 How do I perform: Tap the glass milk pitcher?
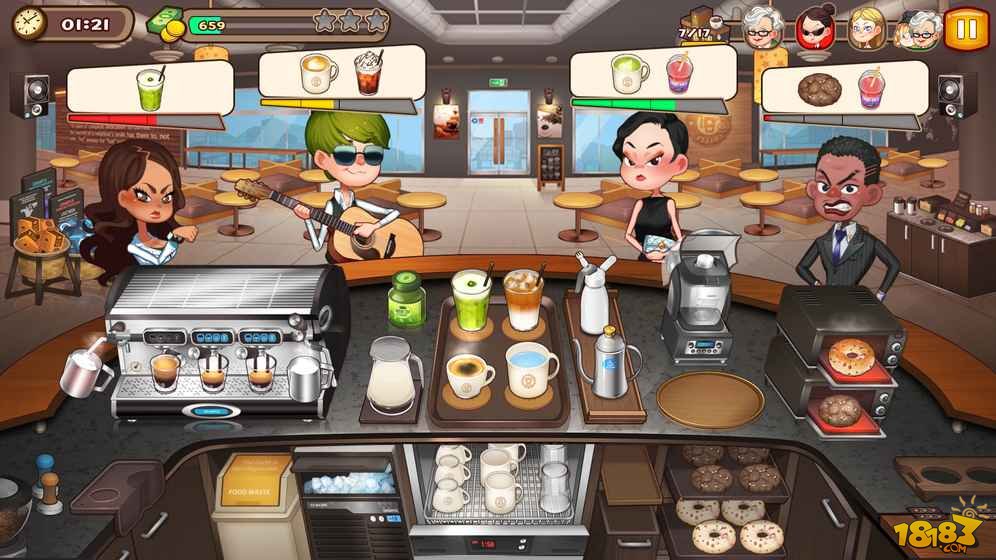point(391,373)
